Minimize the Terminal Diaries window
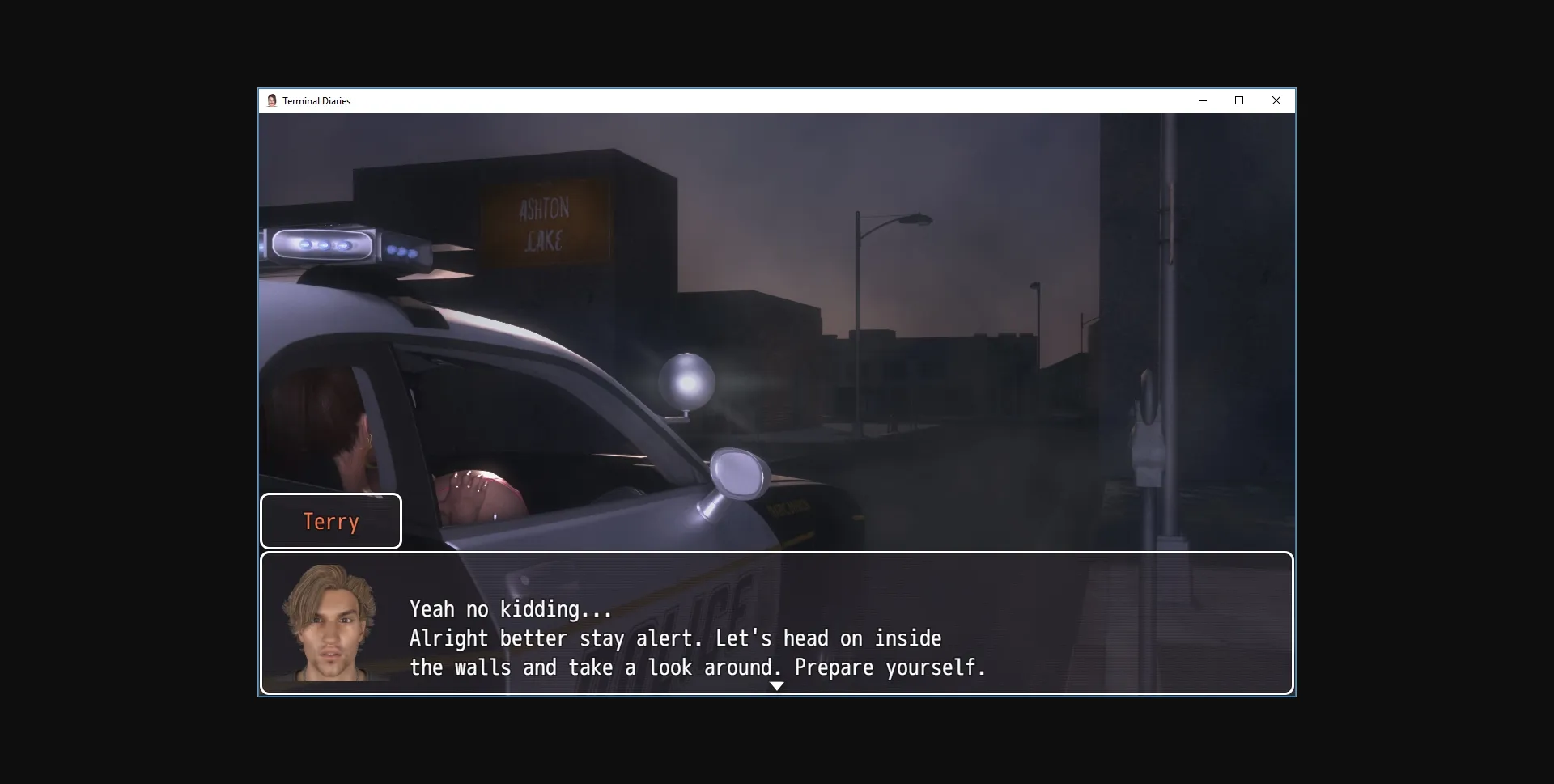Screen dimensions: 1554x784 pos(1202,100)
